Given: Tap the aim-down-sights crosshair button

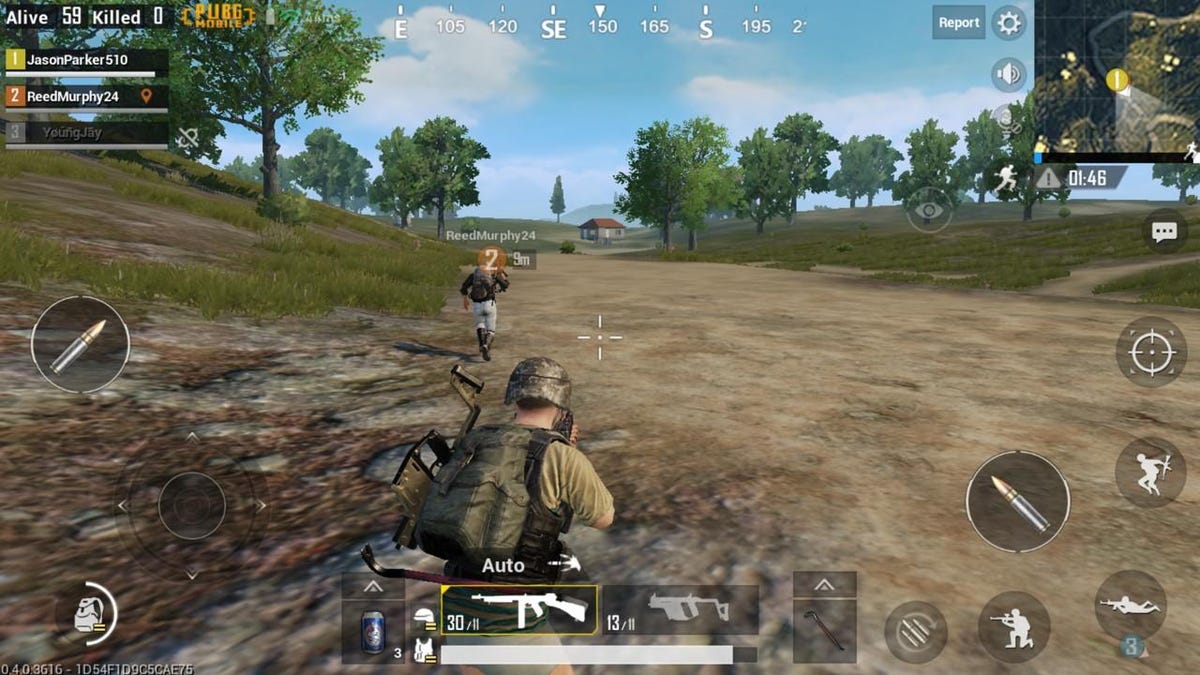Looking at the screenshot, I should [1150, 352].
